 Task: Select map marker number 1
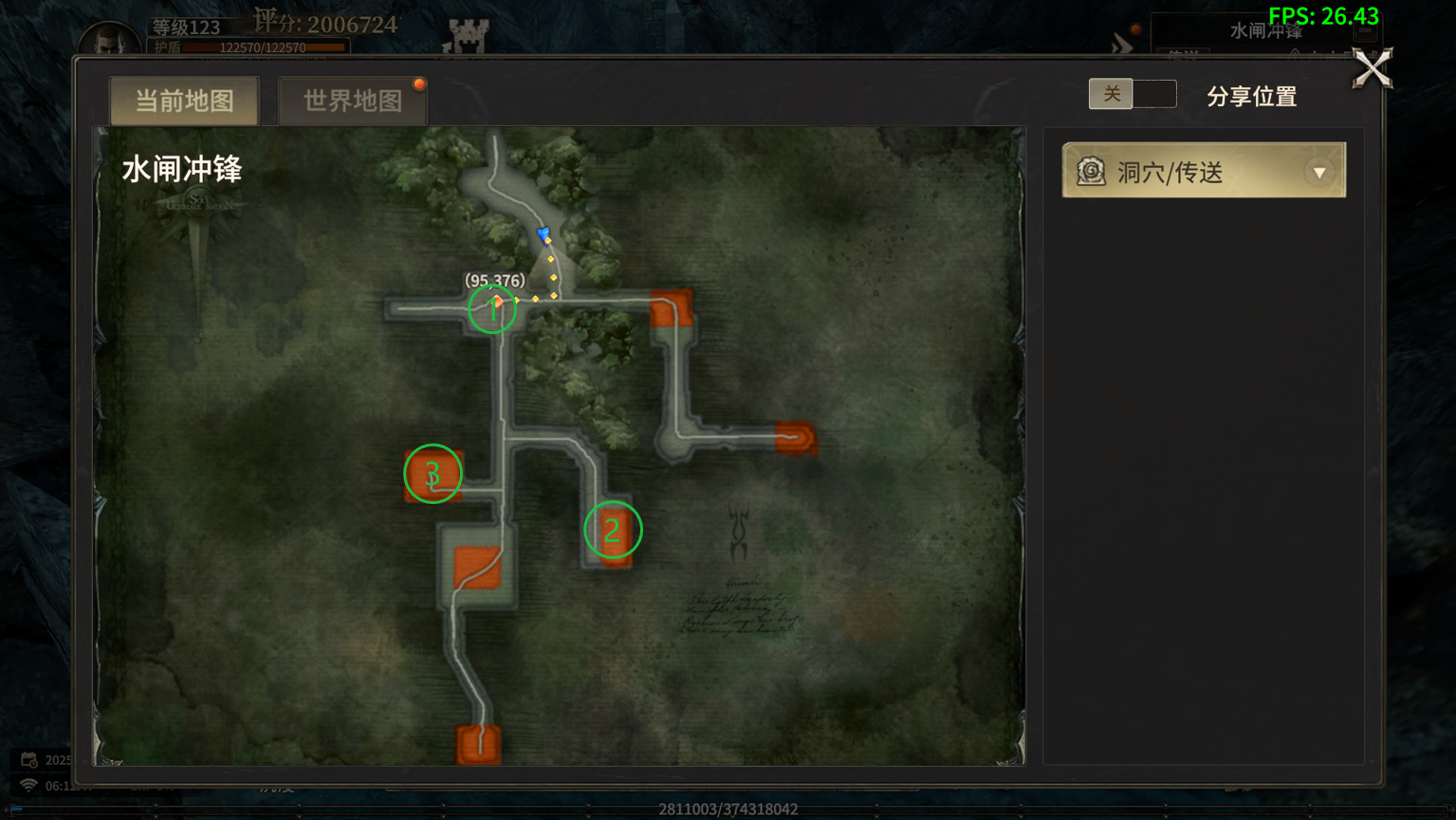click(x=492, y=308)
